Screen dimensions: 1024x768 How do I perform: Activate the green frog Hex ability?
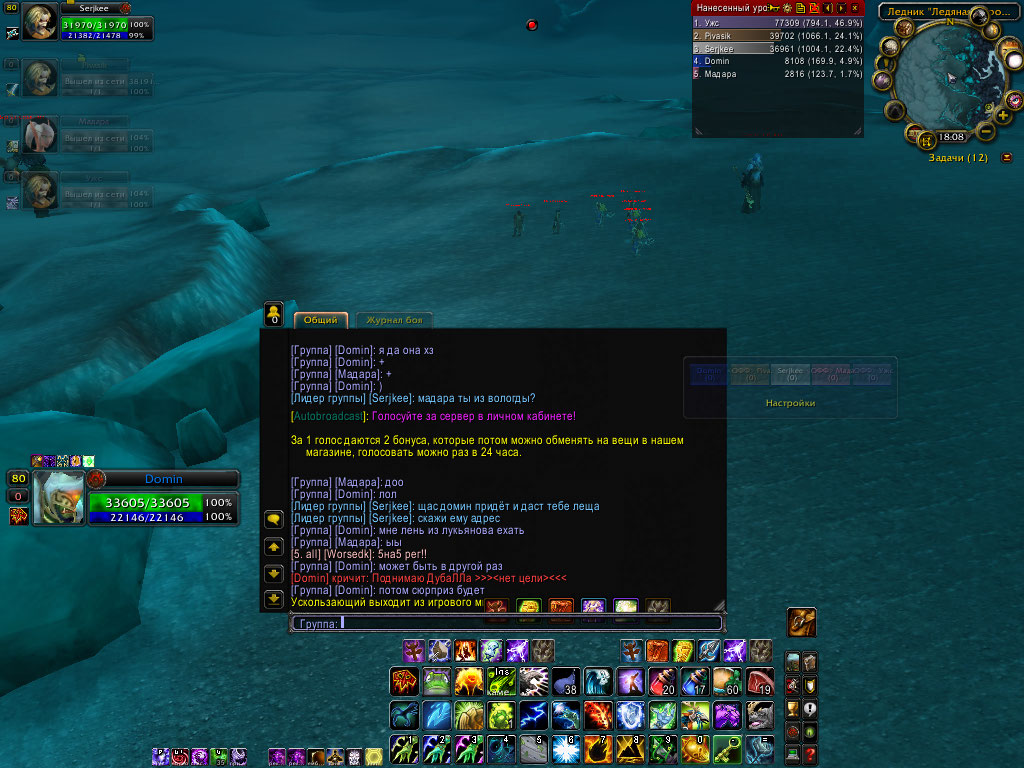(x=436, y=682)
